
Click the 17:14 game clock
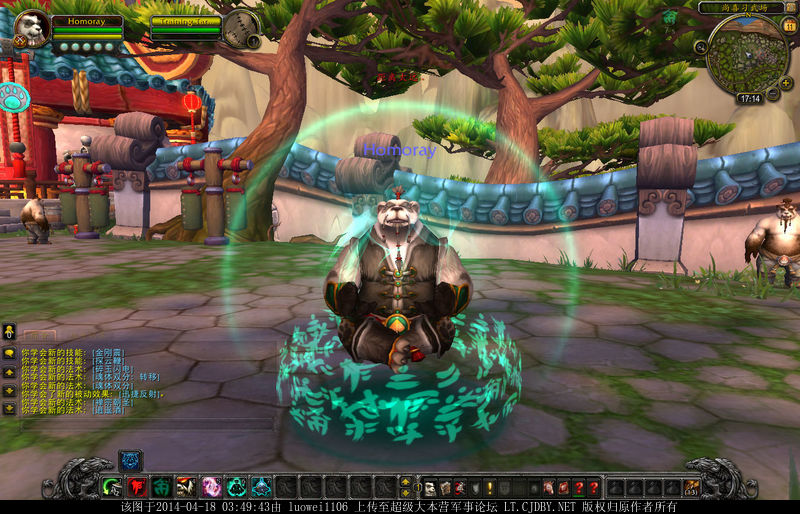coord(749,99)
